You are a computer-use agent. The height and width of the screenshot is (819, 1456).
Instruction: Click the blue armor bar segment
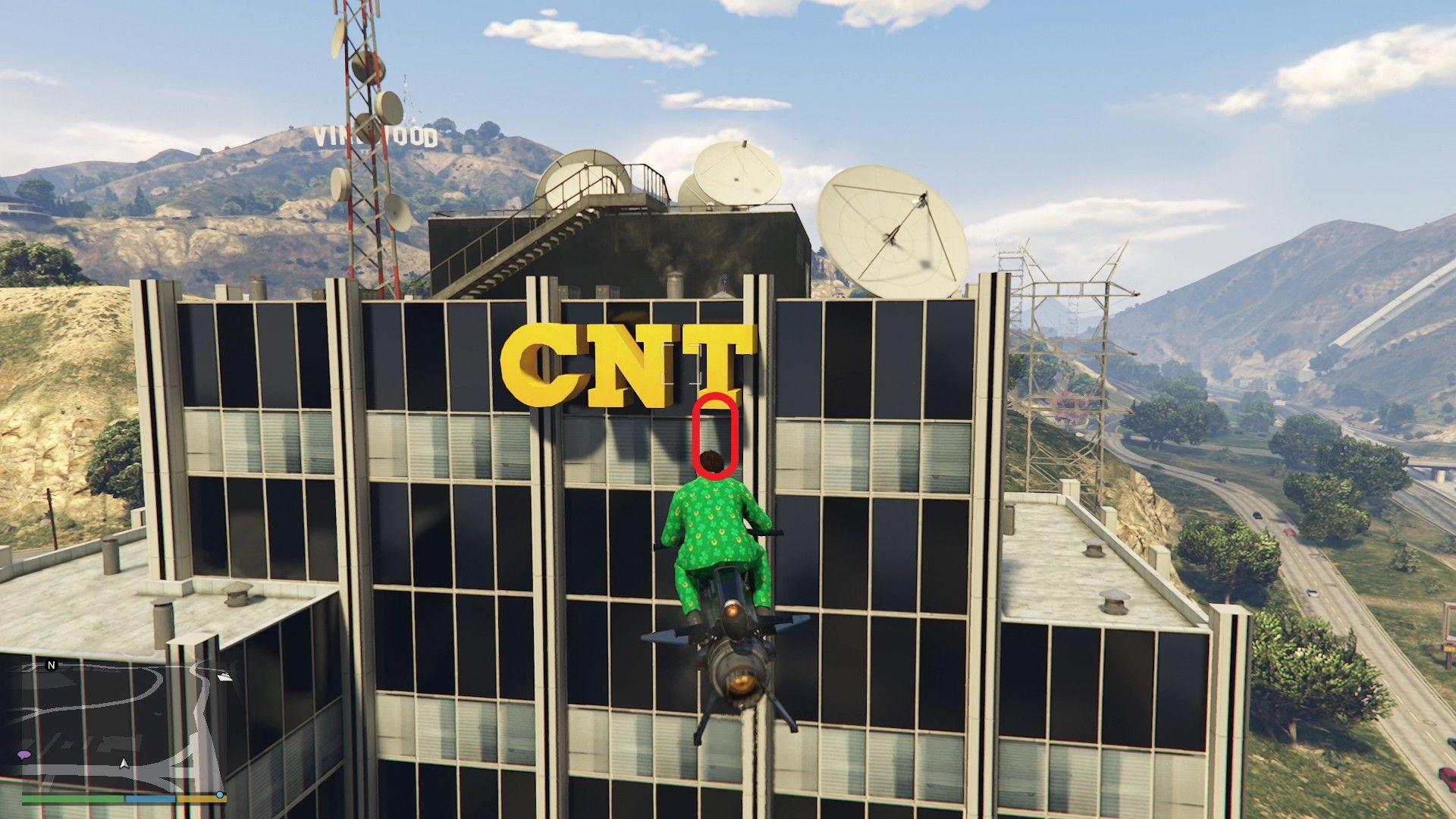(150, 799)
